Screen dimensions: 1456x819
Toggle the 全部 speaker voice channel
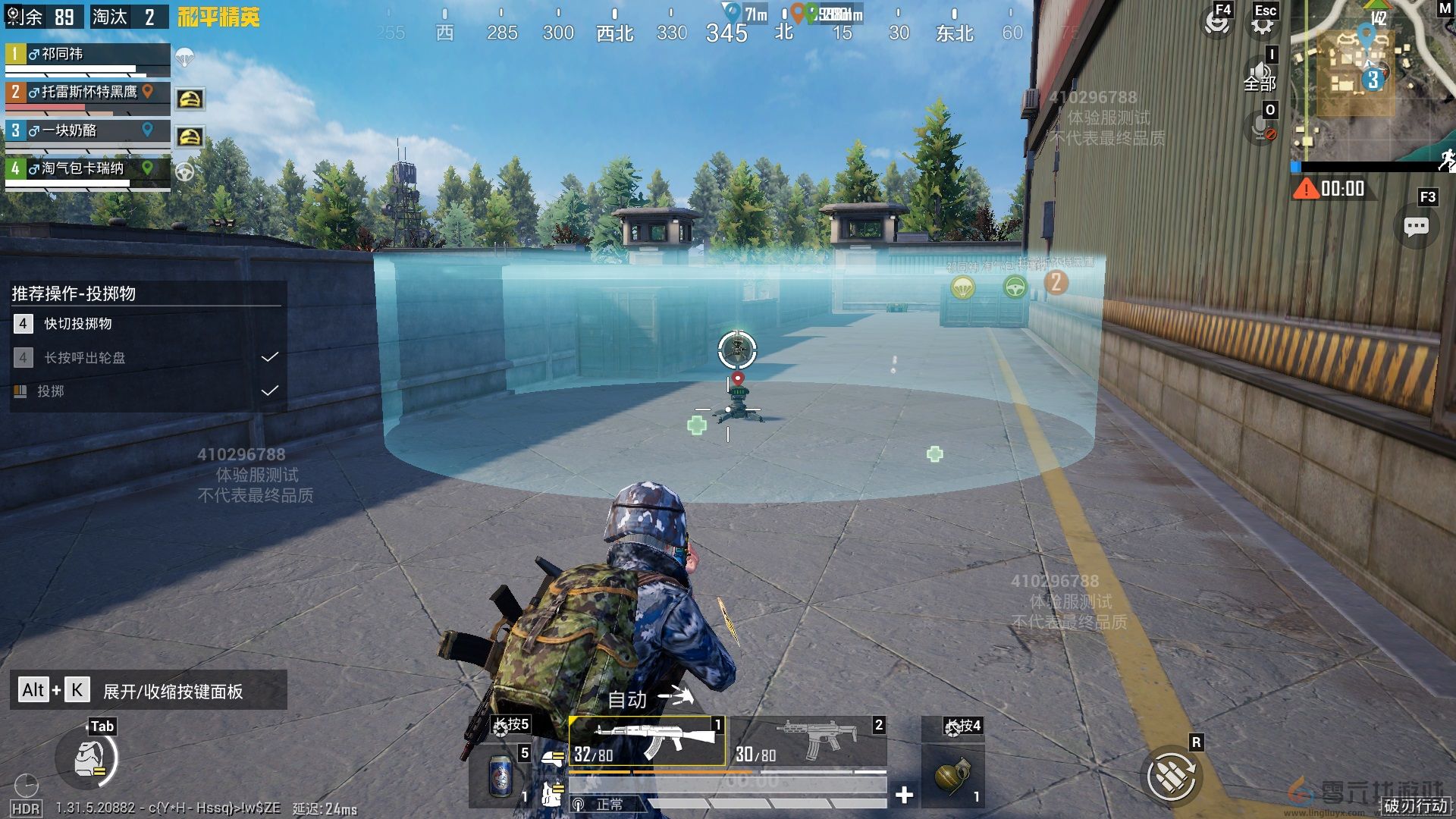pos(1260,76)
